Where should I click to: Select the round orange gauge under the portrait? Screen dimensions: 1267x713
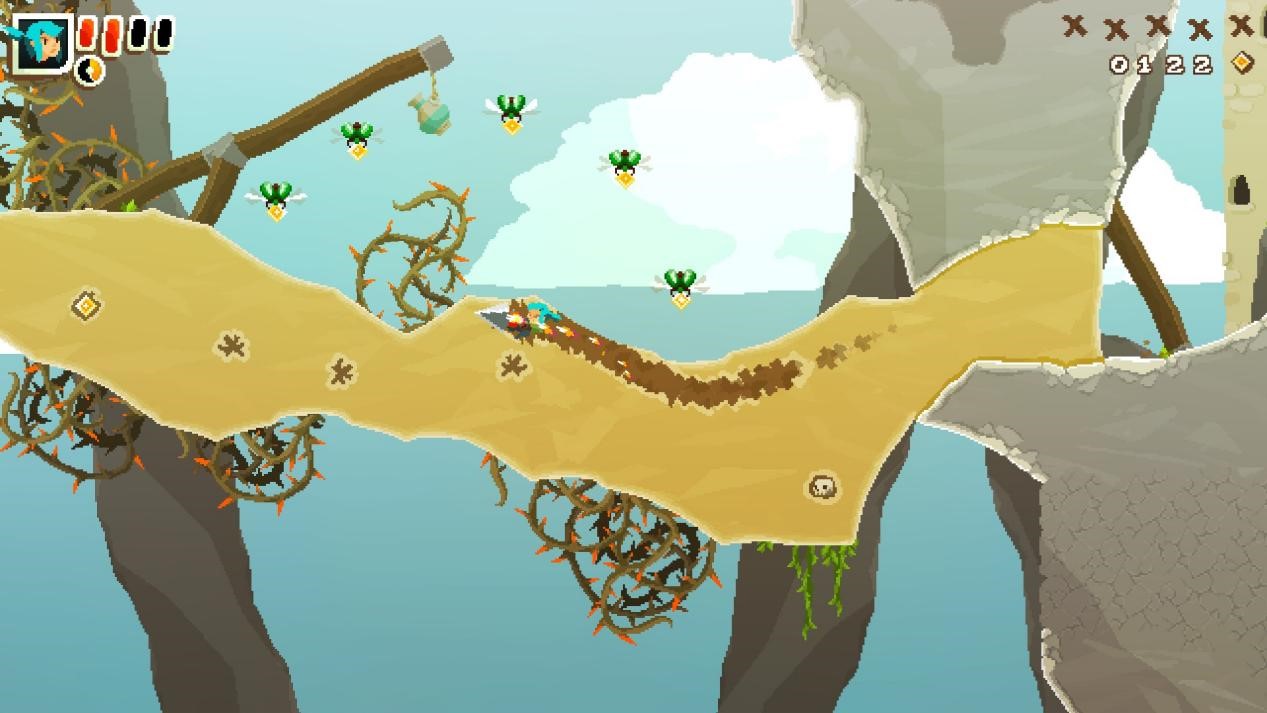point(91,70)
